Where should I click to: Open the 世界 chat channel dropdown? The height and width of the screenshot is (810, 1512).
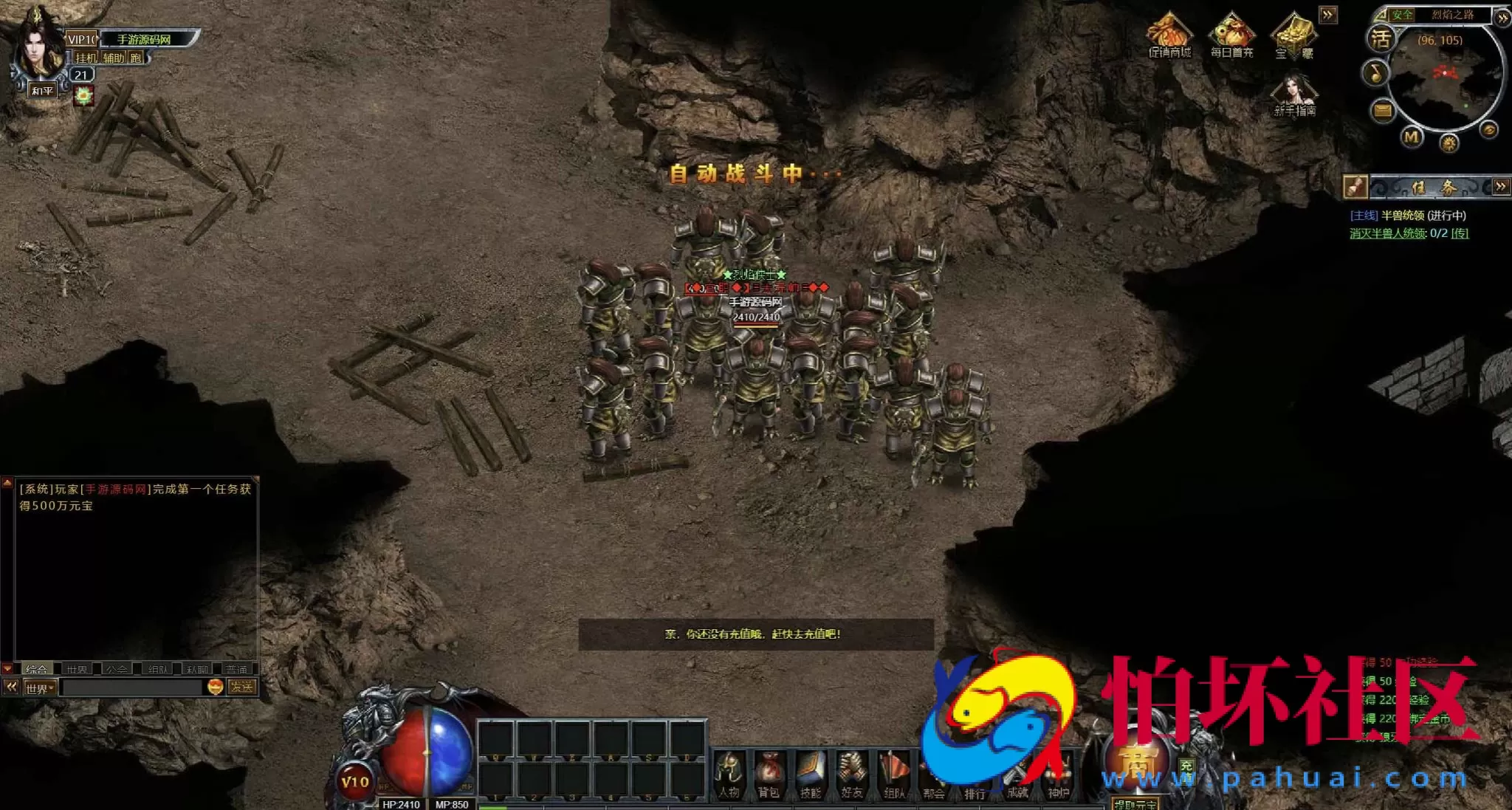pos(40,688)
